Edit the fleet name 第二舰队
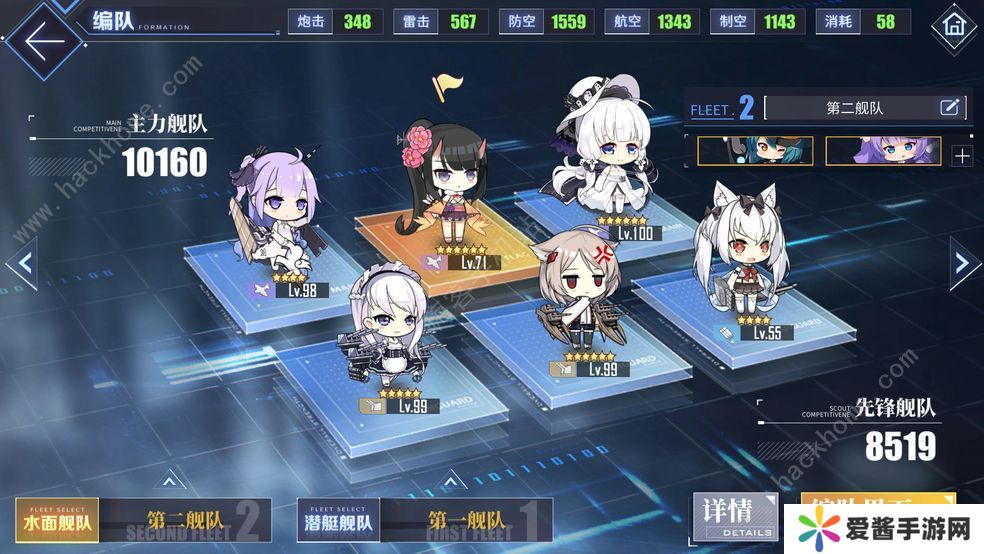This screenshot has width=984, height=554. (x=949, y=108)
